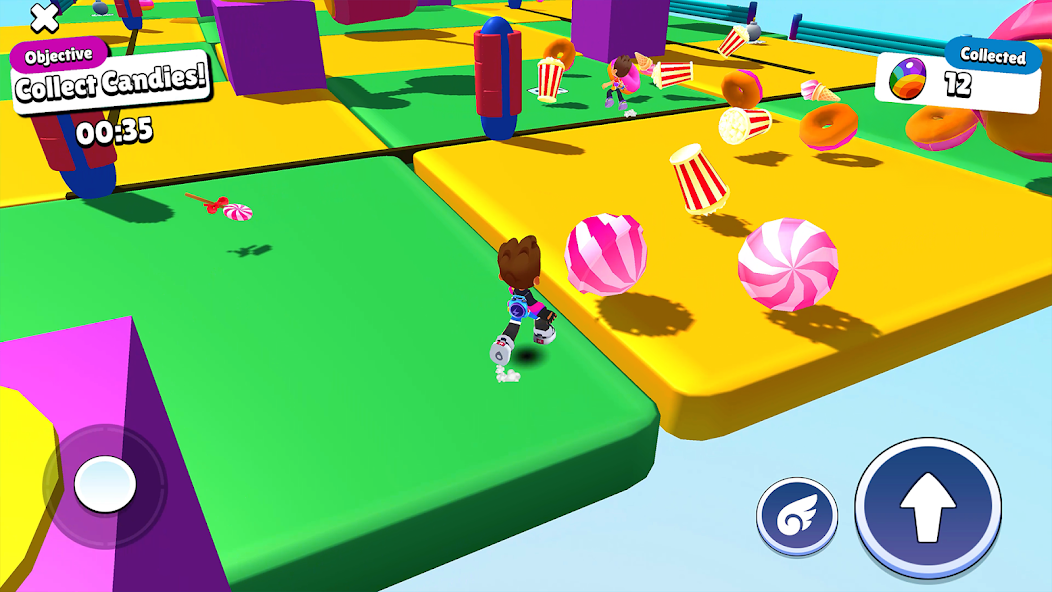Tap the jump arrow button
The width and height of the screenshot is (1052, 592).
pyautogui.click(x=927, y=507)
